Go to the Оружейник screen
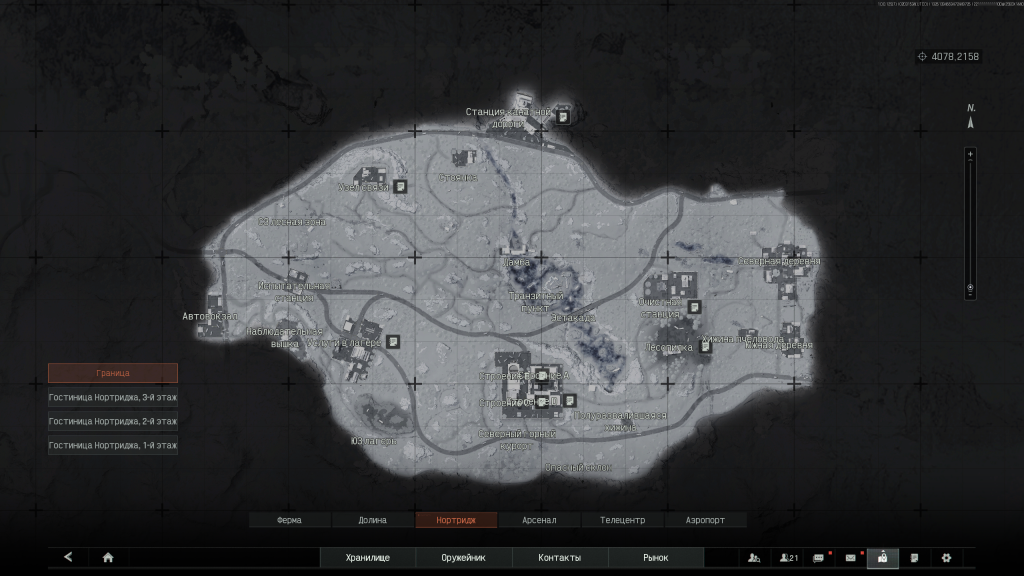 (x=463, y=558)
